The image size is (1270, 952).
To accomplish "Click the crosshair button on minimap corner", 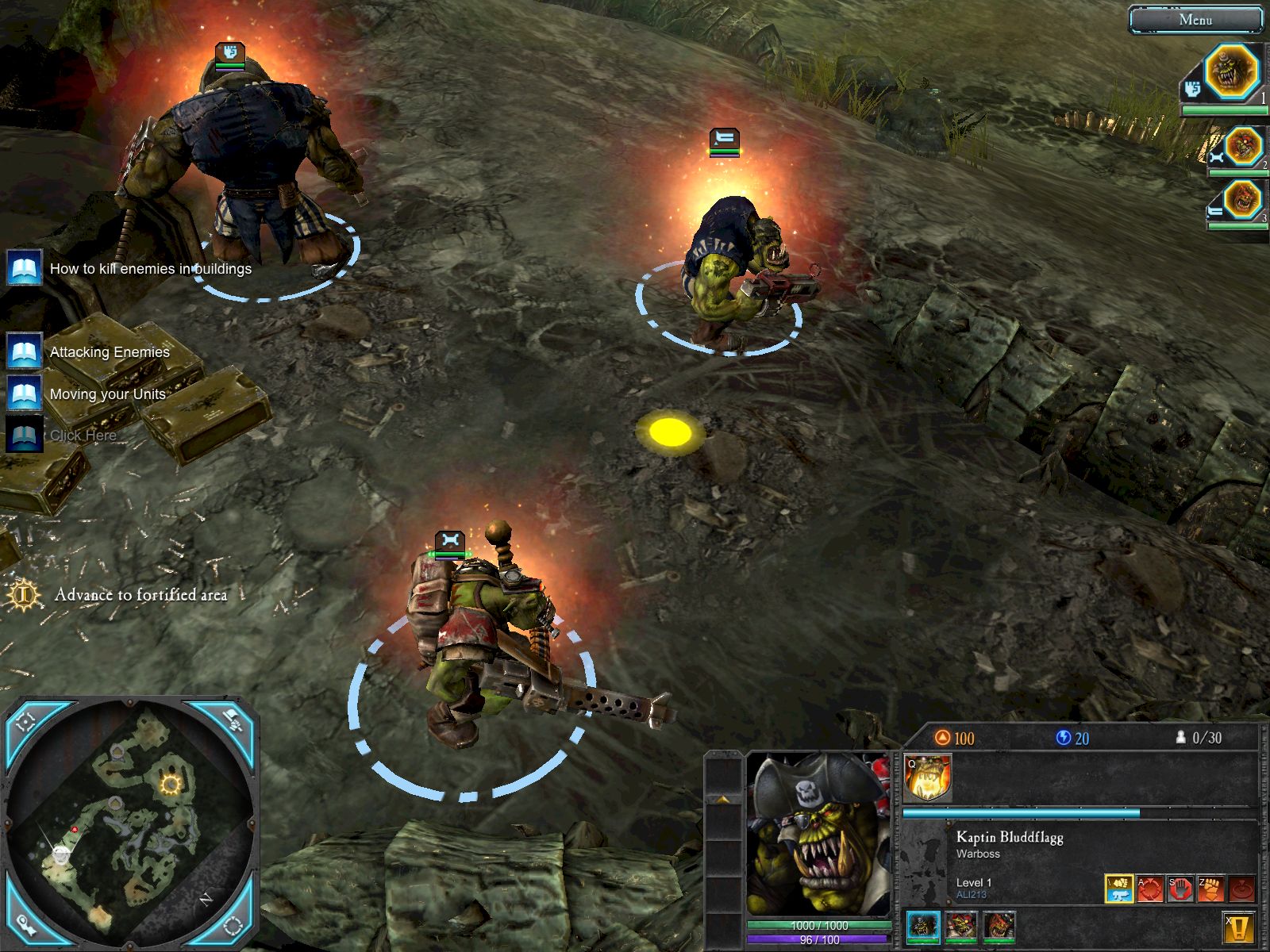I will (27, 721).
